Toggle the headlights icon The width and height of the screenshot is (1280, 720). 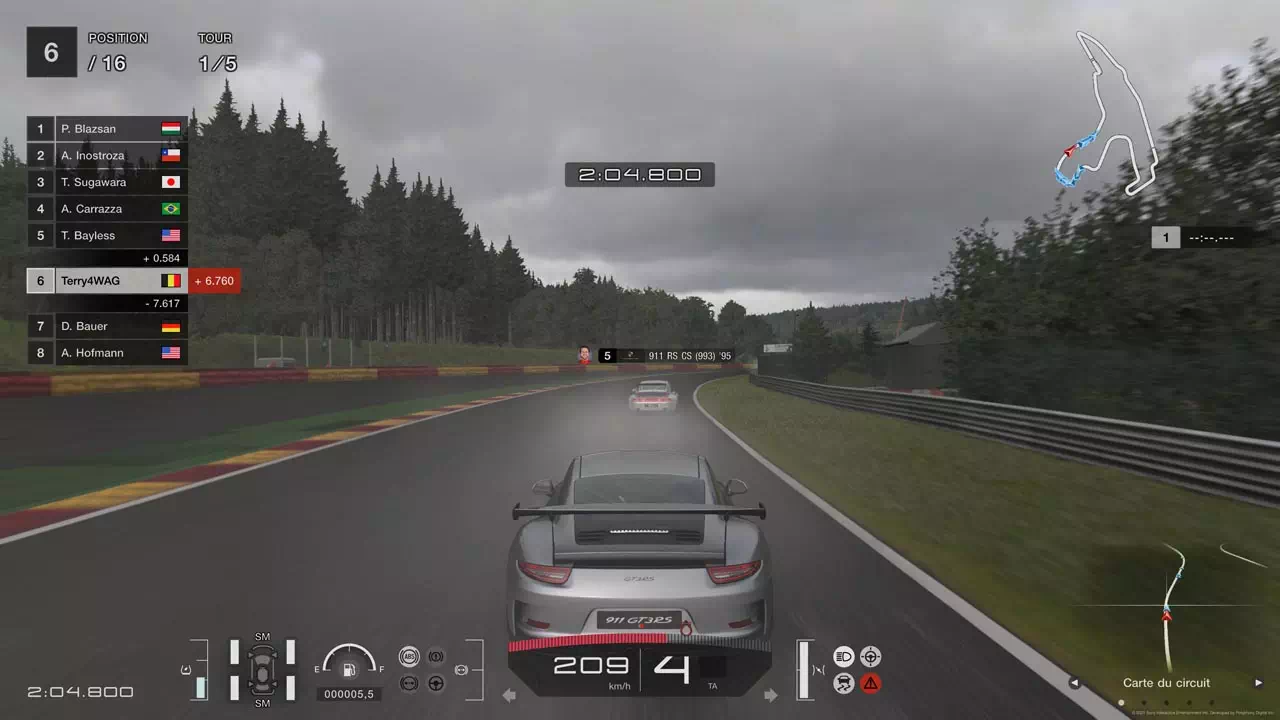pos(843,657)
